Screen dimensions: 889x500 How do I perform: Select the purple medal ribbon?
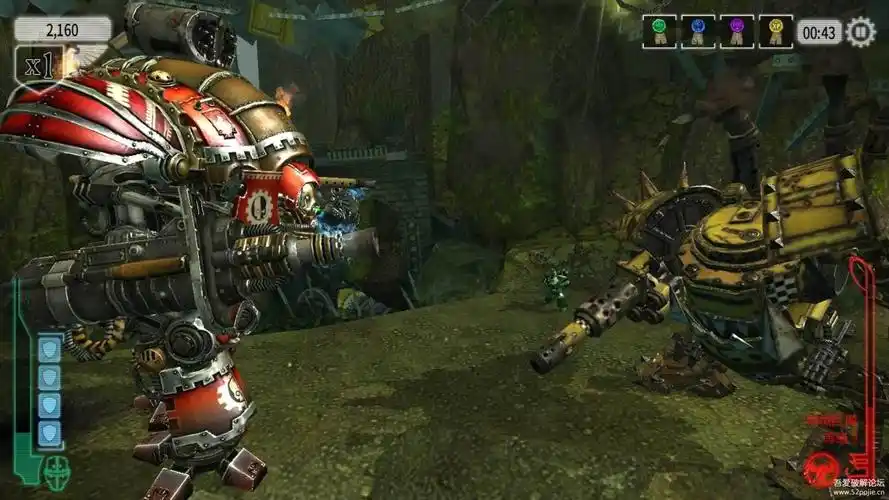click(735, 31)
